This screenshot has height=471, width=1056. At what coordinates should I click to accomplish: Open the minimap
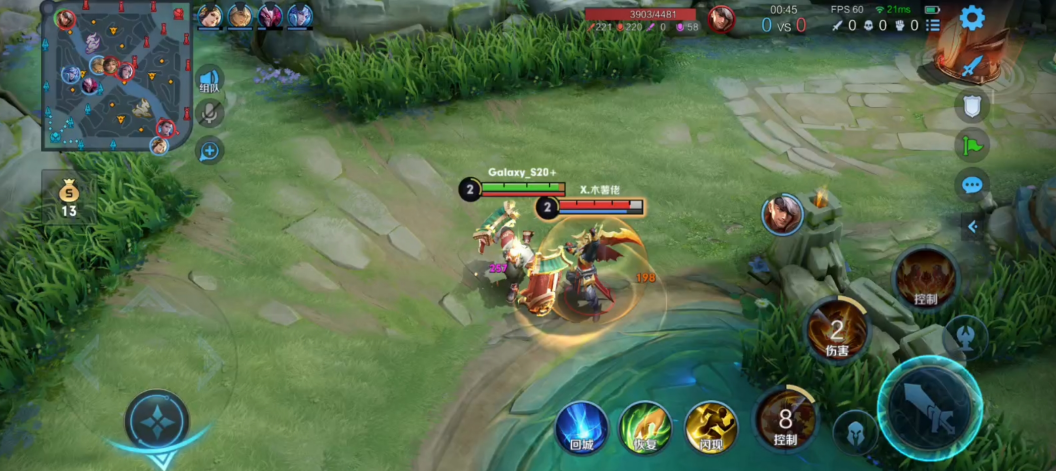point(117,76)
